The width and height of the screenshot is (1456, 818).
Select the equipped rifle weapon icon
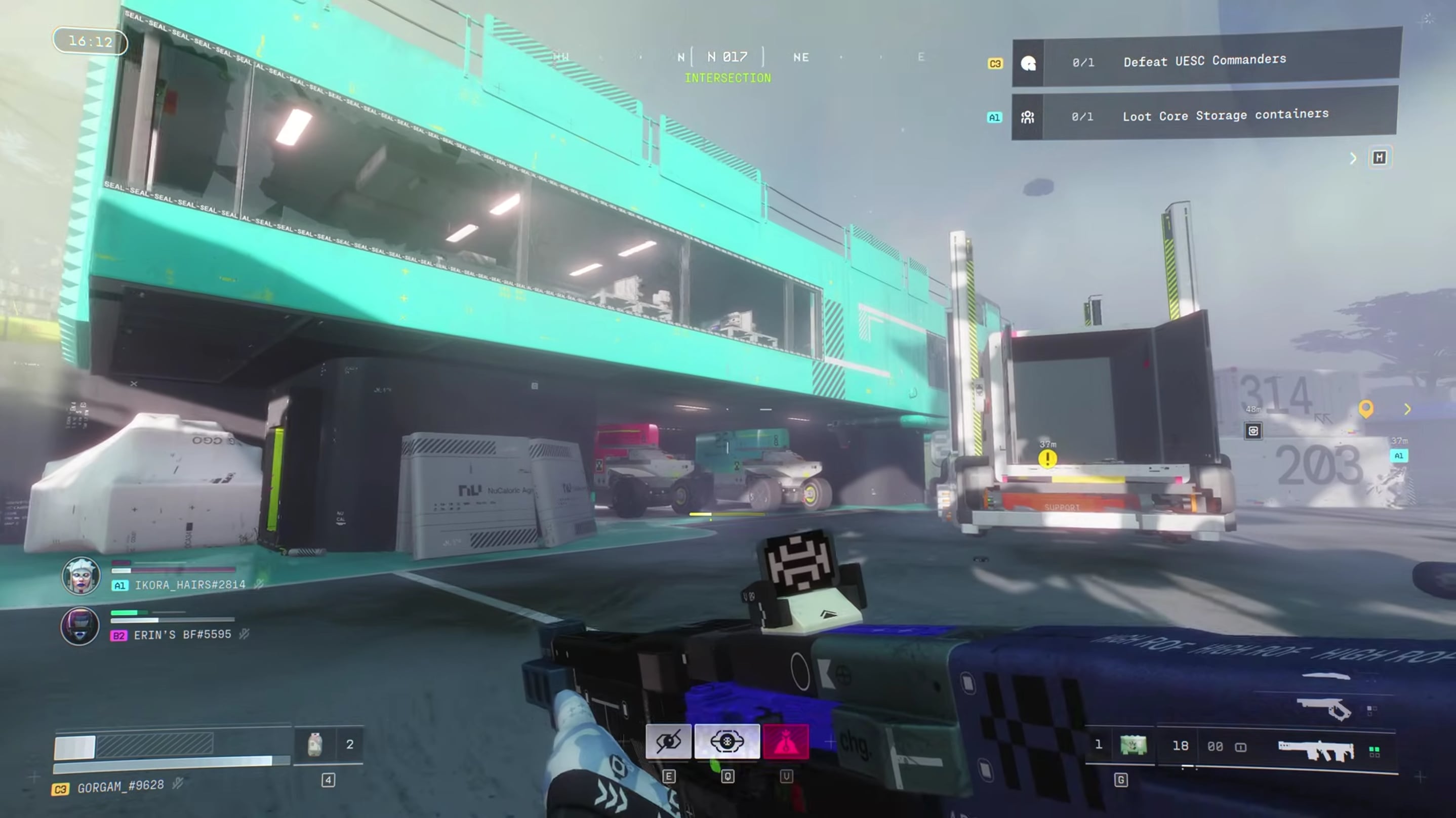pos(1316,750)
